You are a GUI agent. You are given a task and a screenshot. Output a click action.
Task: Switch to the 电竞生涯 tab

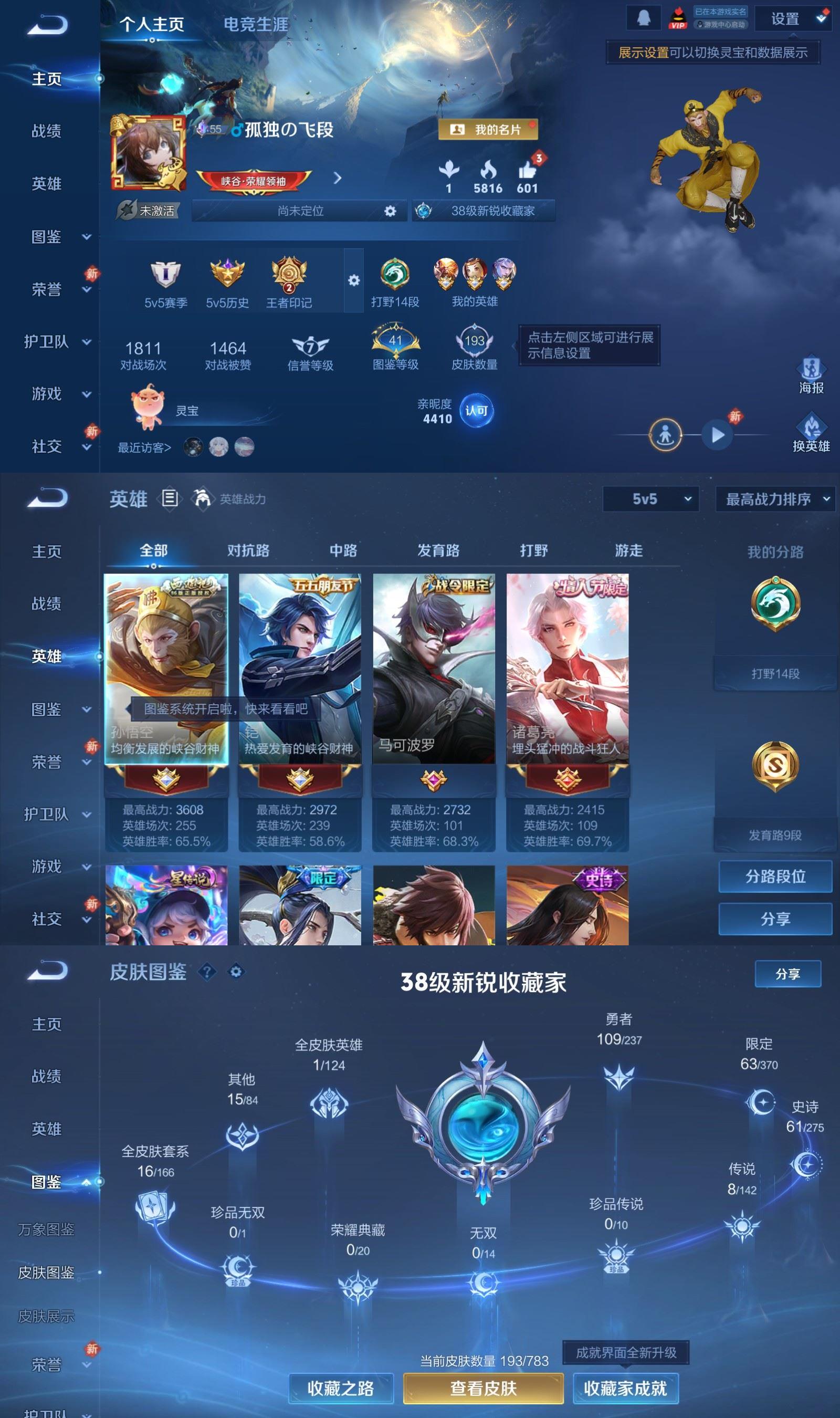[256, 25]
